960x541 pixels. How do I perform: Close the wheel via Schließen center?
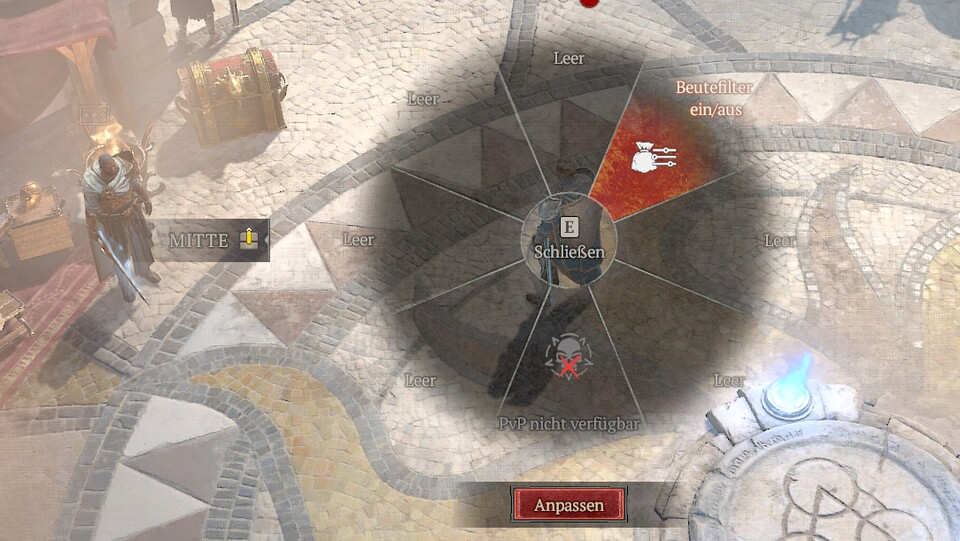pyautogui.click(x=568, y=241)
